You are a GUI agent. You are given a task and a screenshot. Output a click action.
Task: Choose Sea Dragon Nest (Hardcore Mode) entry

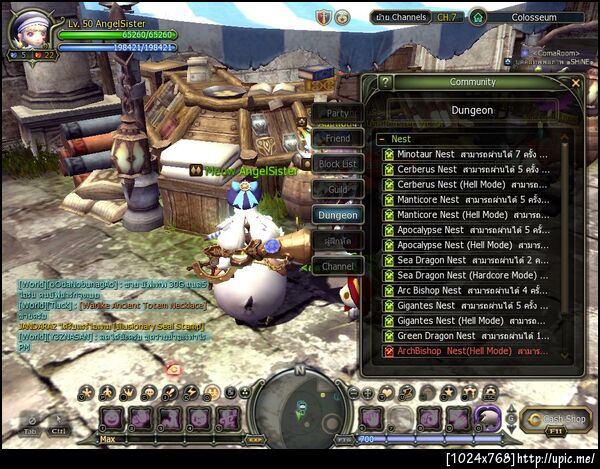466,275
